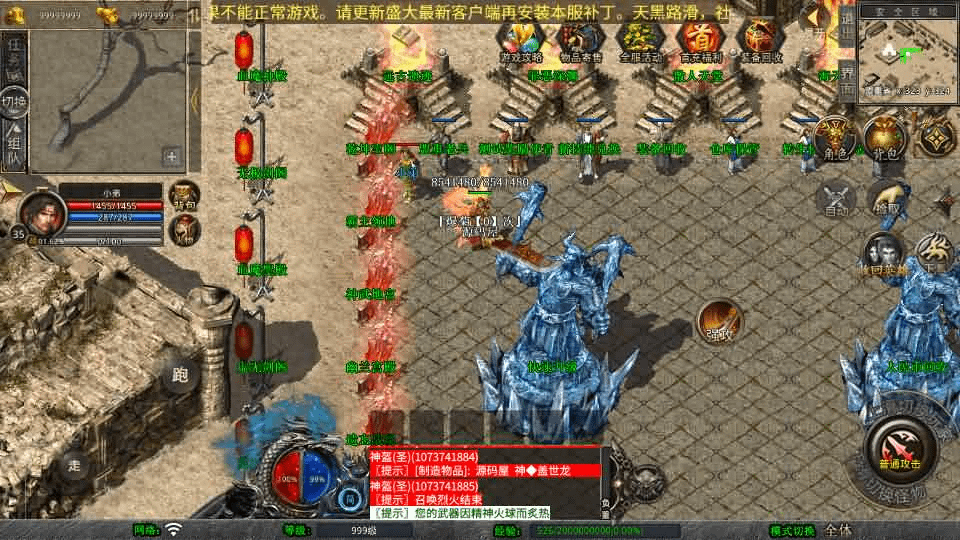This screenshot has height=540, width=960.
Task: Open the 物品寄售 consignment icon
Action: 580,41
